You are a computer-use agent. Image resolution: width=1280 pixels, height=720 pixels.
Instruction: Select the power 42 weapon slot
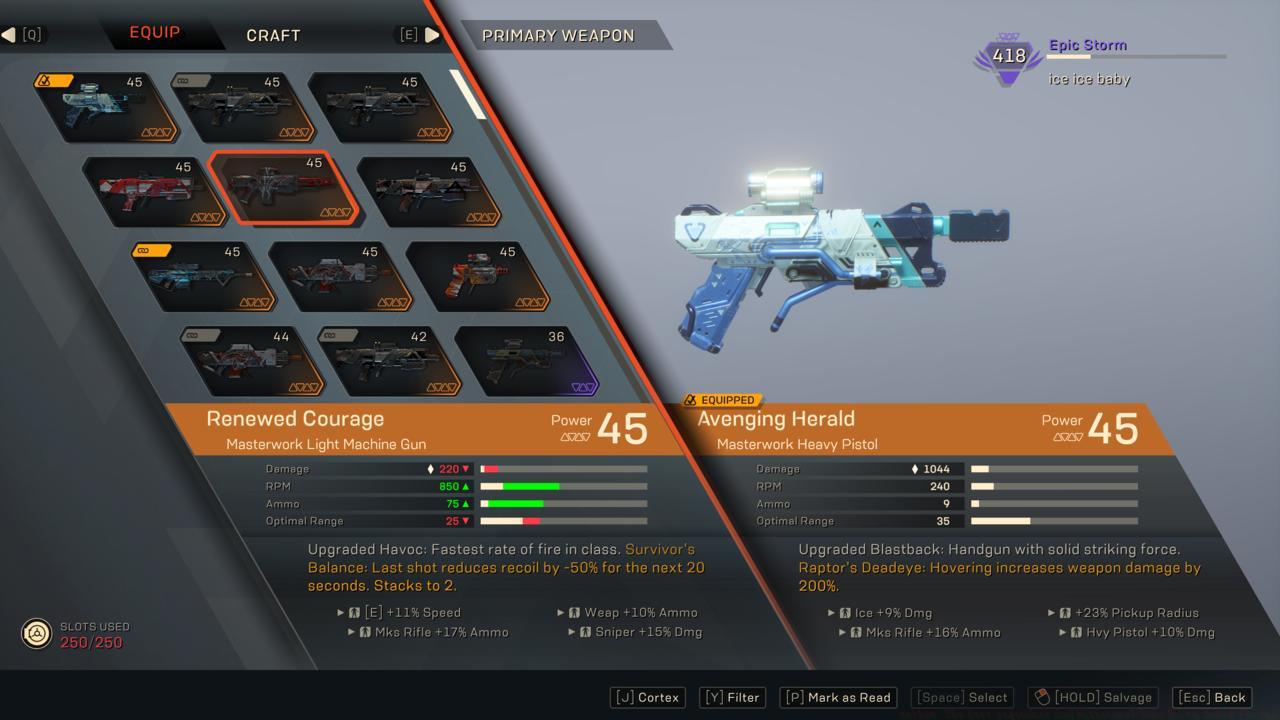tap(390, 360)
